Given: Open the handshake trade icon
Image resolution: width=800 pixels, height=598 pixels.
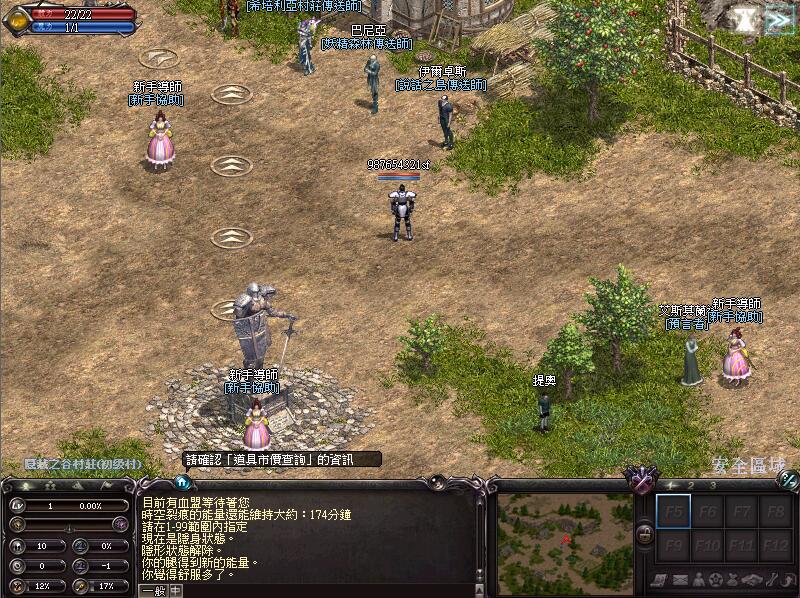Looking at the screenshot, I should coord(750,580).
